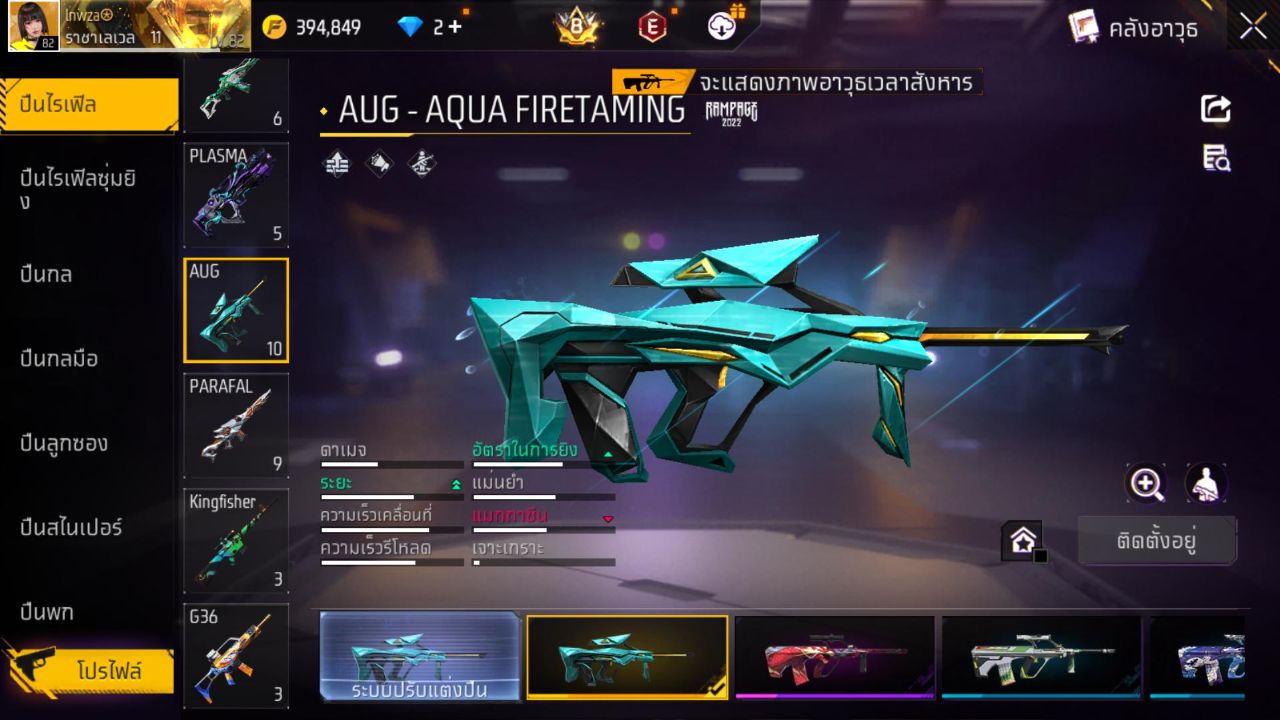Image resolution: width=1280 pixels, height=720 pixels.
Task: Select the stat-upgrade diamond attribute icon
Action: 335,164
